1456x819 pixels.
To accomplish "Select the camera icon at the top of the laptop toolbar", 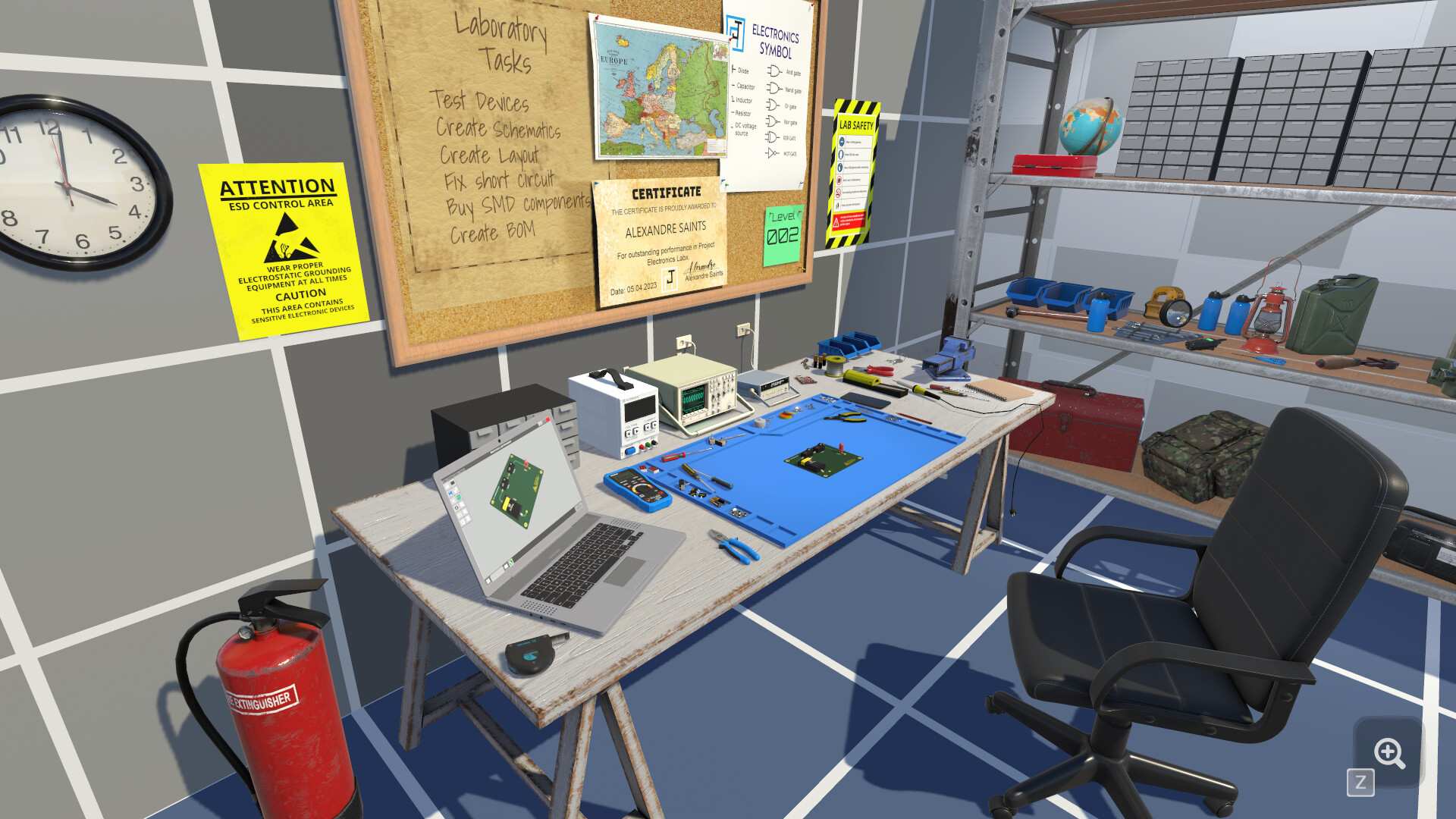I will coord(452,483).
